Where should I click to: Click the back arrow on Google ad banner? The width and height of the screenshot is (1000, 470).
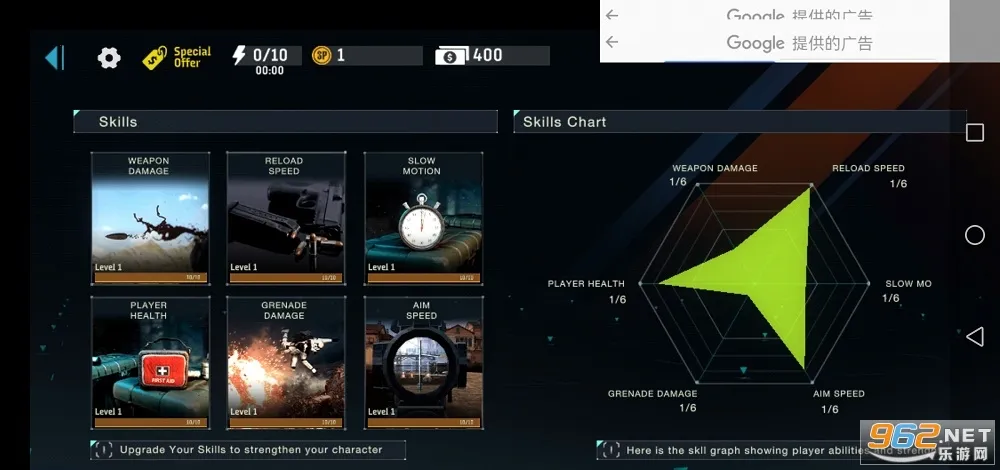[612, 42]
